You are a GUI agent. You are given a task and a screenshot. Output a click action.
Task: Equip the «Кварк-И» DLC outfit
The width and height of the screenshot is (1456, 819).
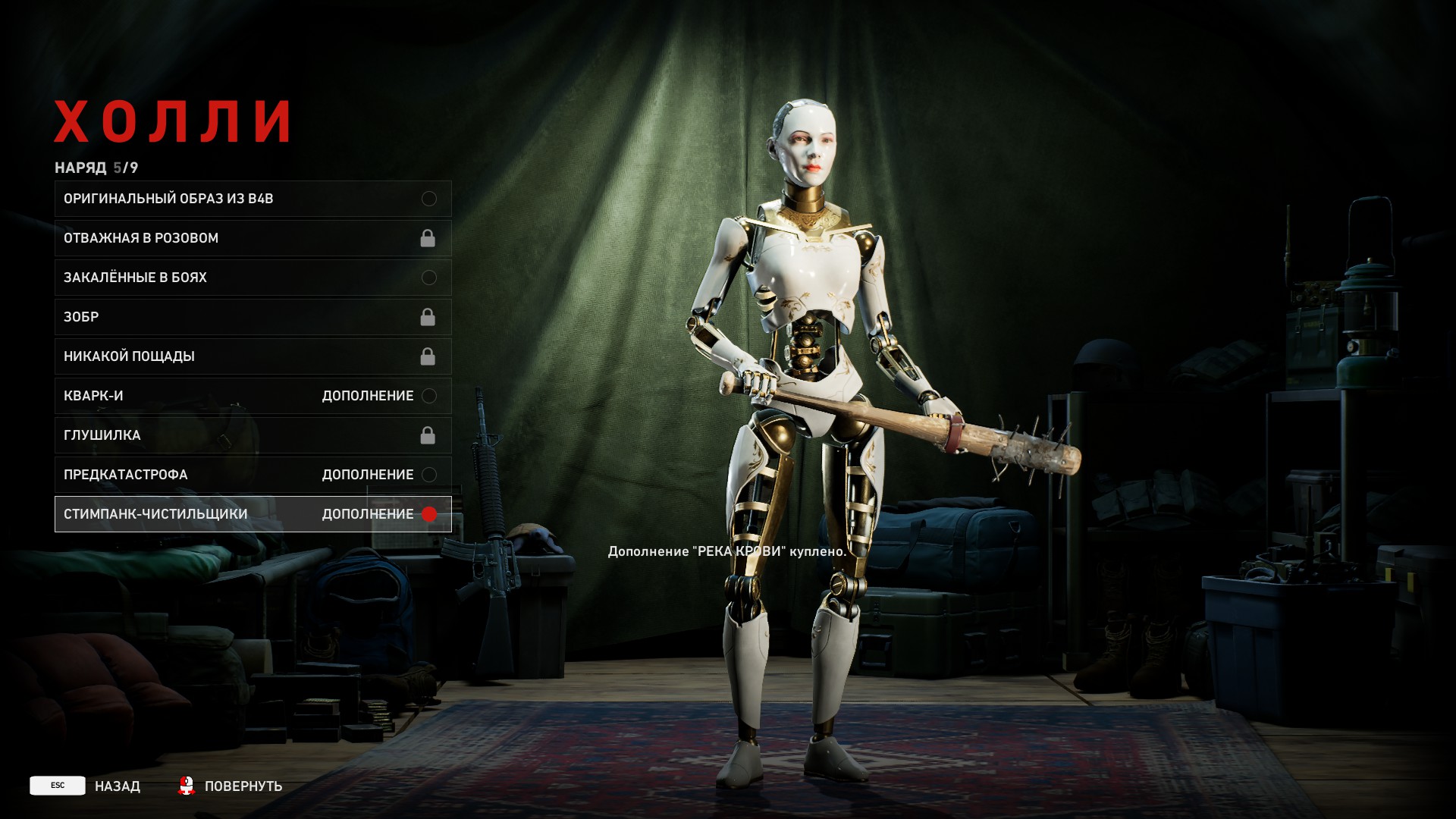(253, 396)
